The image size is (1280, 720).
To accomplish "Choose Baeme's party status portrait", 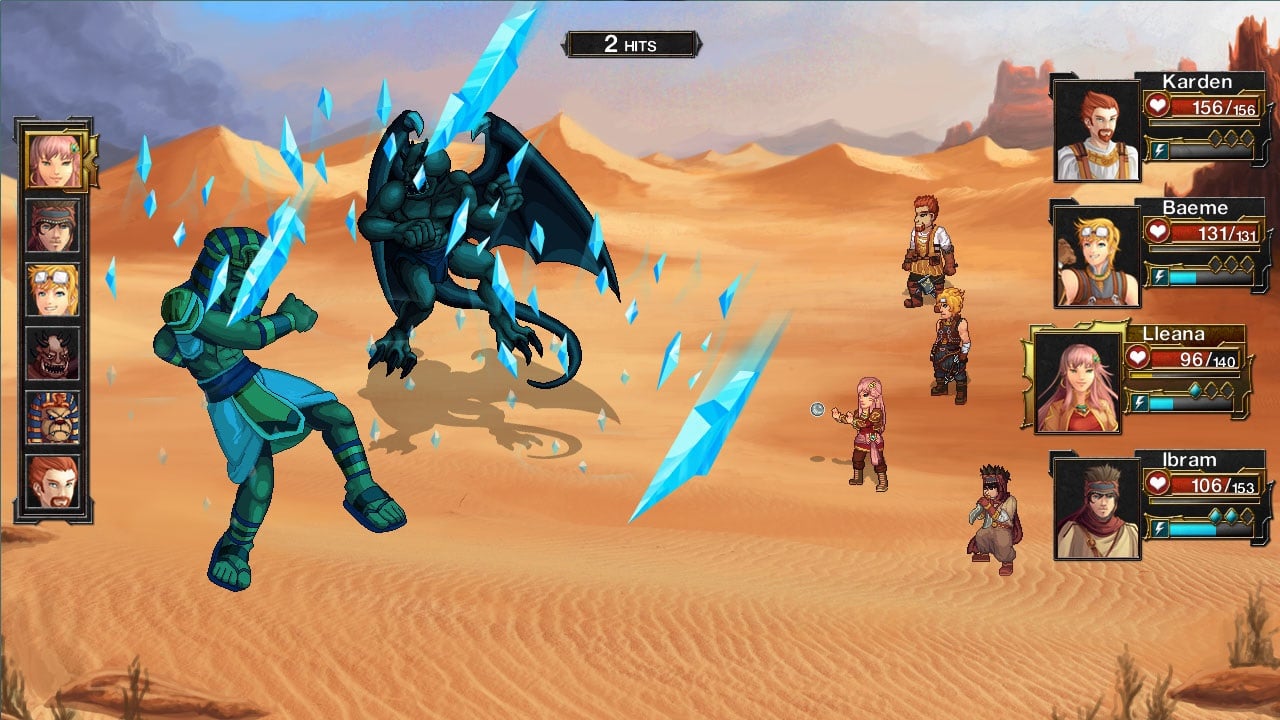I will (x=1097, y=256).
